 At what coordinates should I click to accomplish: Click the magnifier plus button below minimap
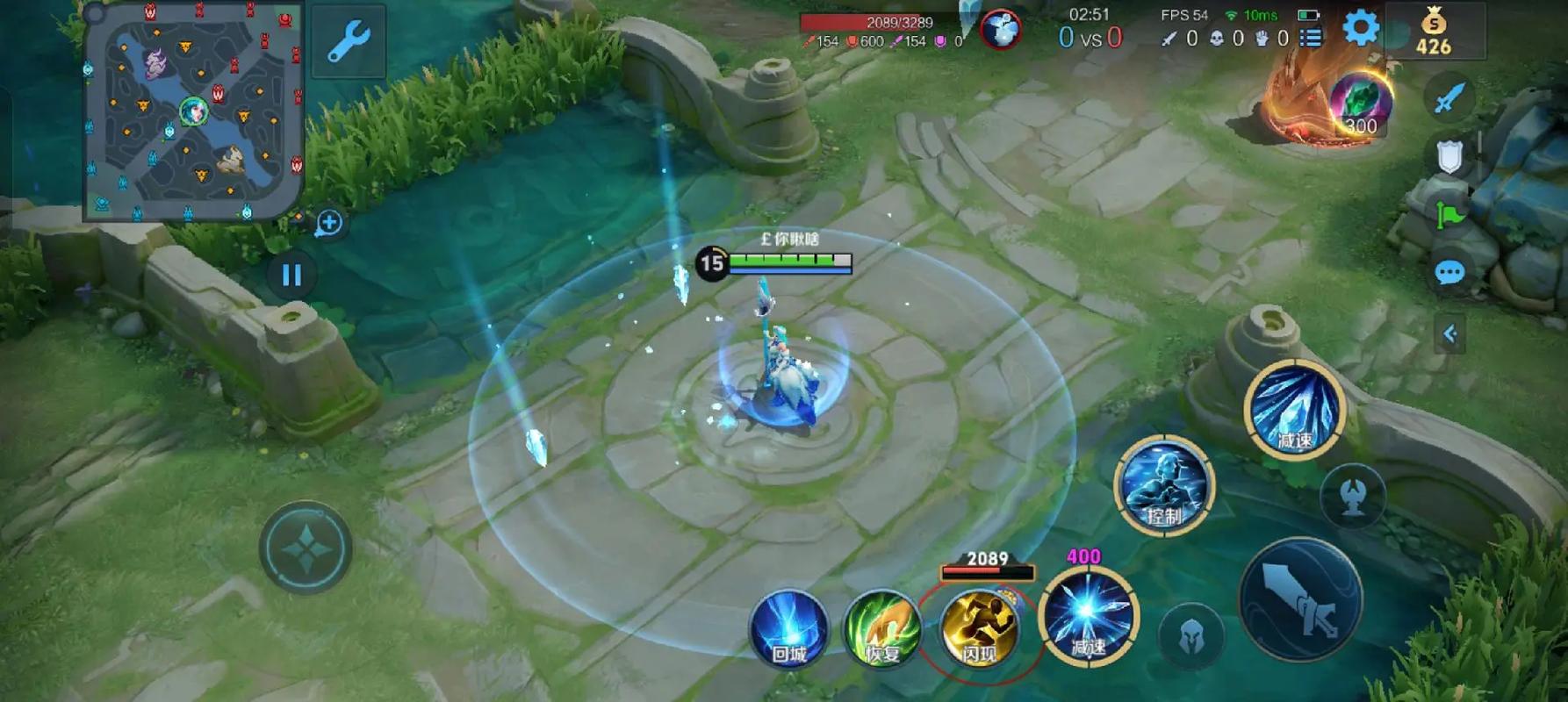[x=329, y=223]
